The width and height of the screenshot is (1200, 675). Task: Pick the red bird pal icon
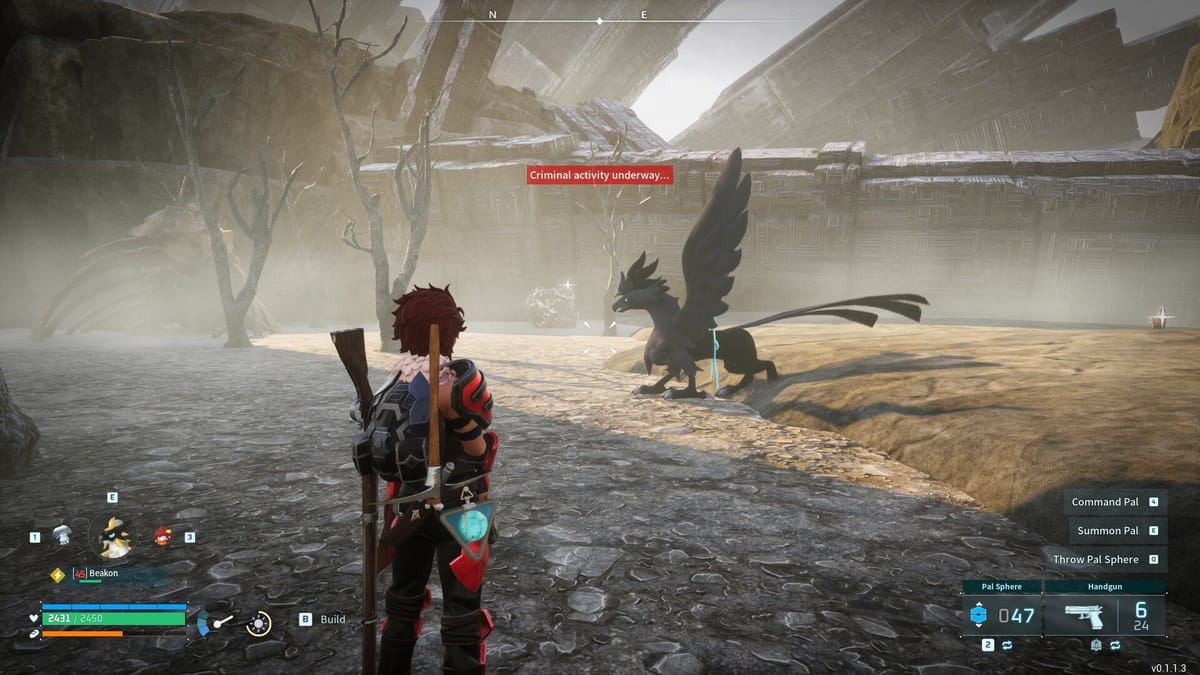pyautogui.click(x=162, y=536)
